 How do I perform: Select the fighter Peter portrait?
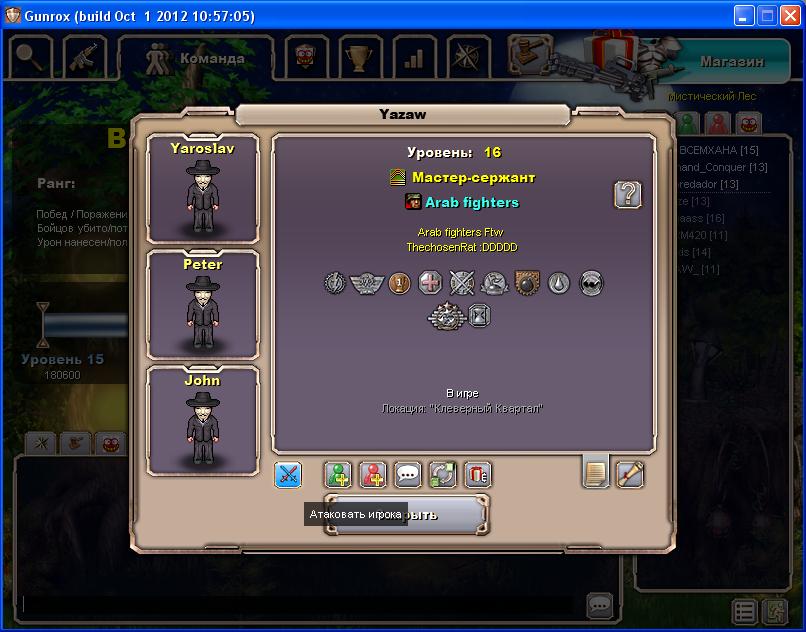click(x=202, y=305)
